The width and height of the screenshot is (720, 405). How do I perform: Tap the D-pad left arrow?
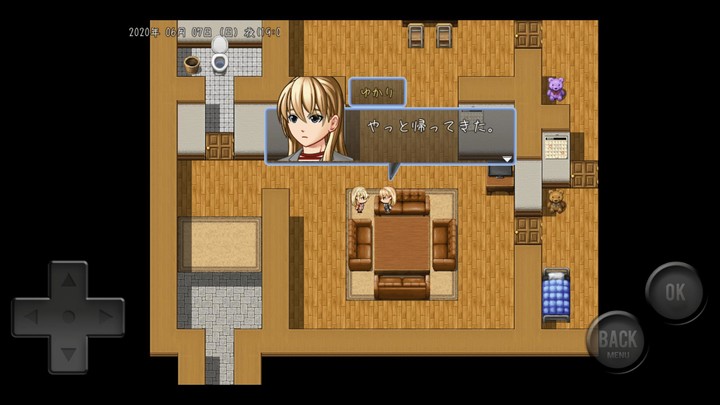point(31,317)
